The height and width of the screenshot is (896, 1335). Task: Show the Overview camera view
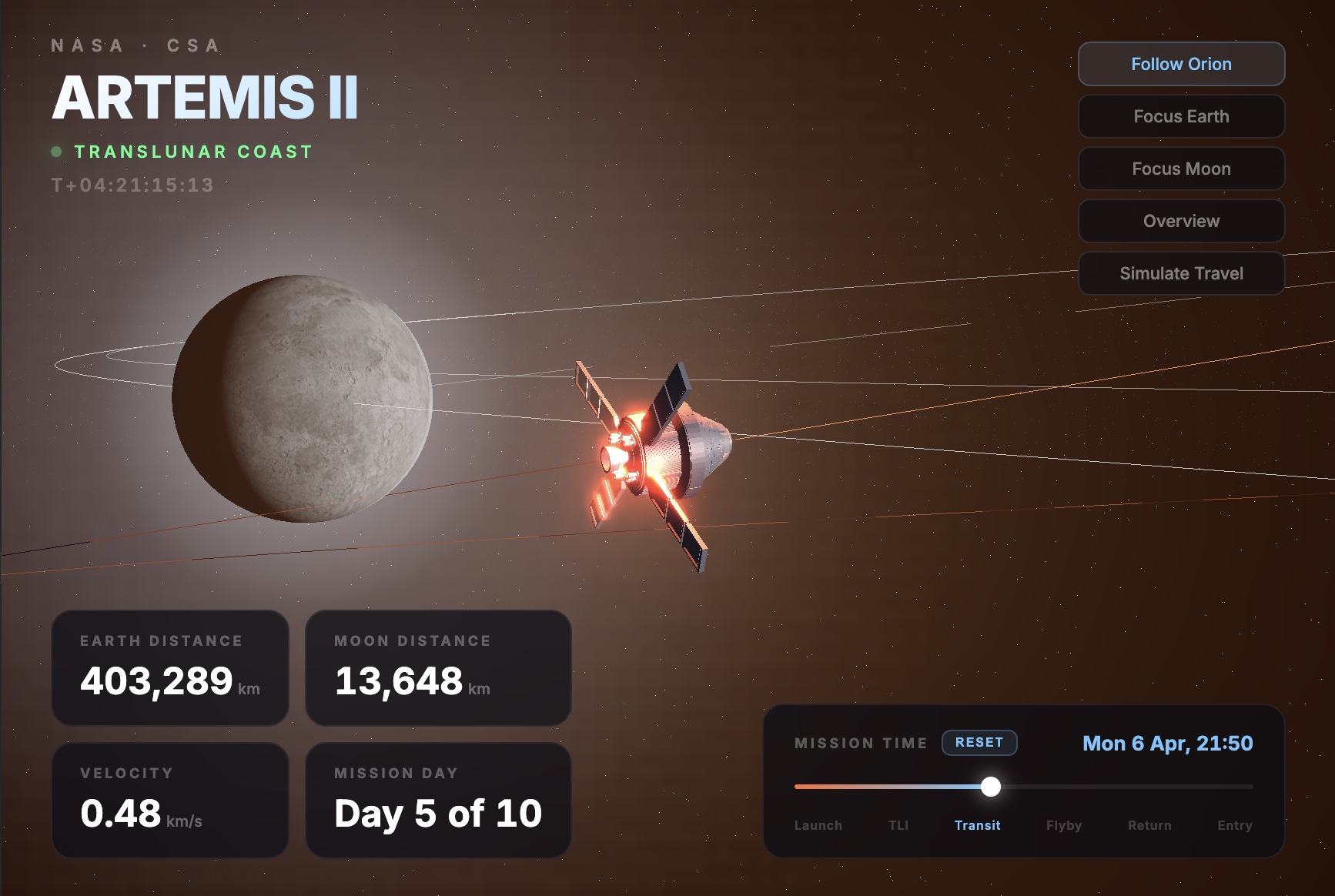[x=1181, y=221]
